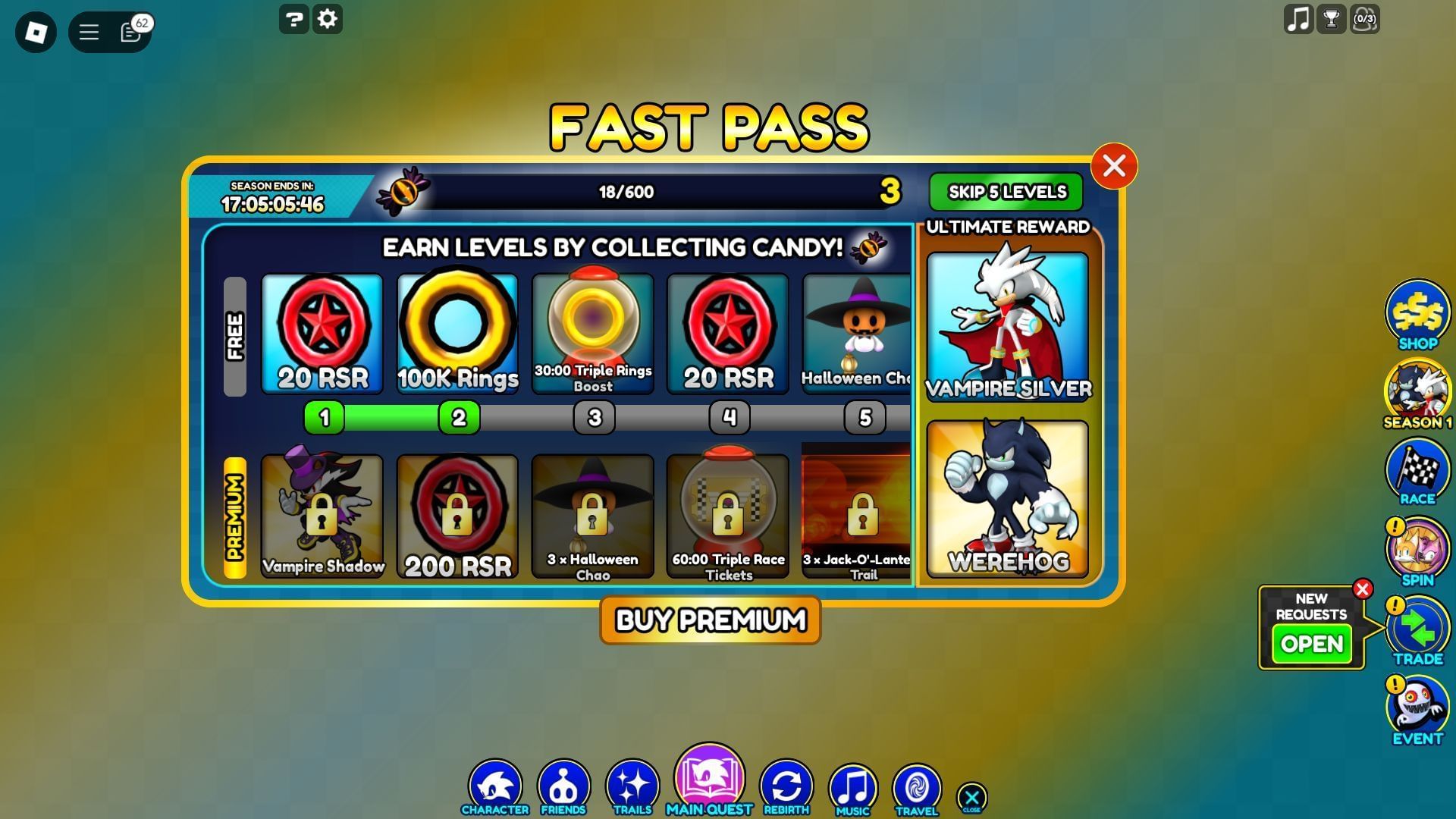Open the Roblox hamburger menu
This screenshot has height=819, width=1456.
click(x=89, y=32)
